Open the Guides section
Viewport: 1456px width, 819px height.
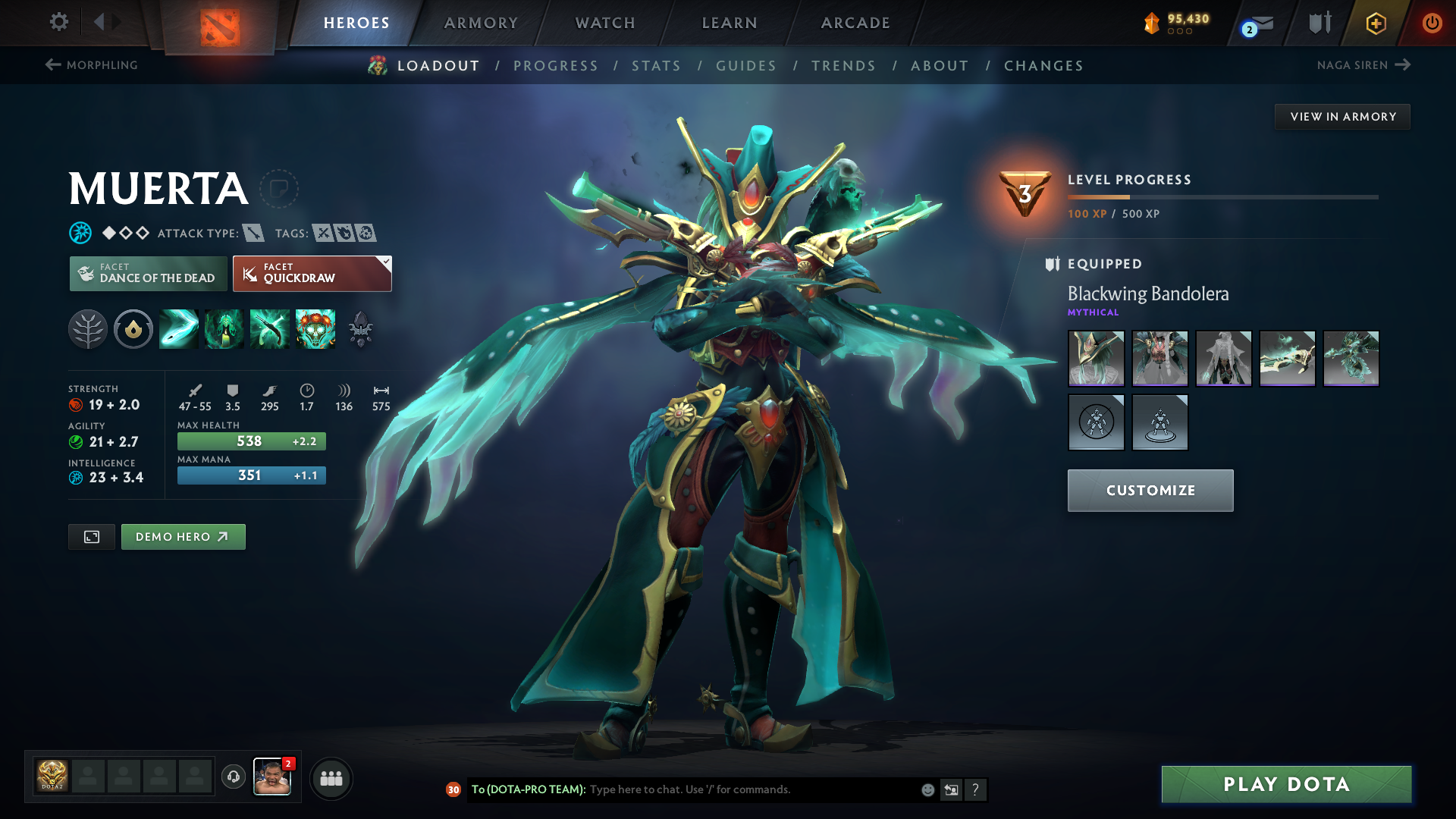(x=746, y=66)
